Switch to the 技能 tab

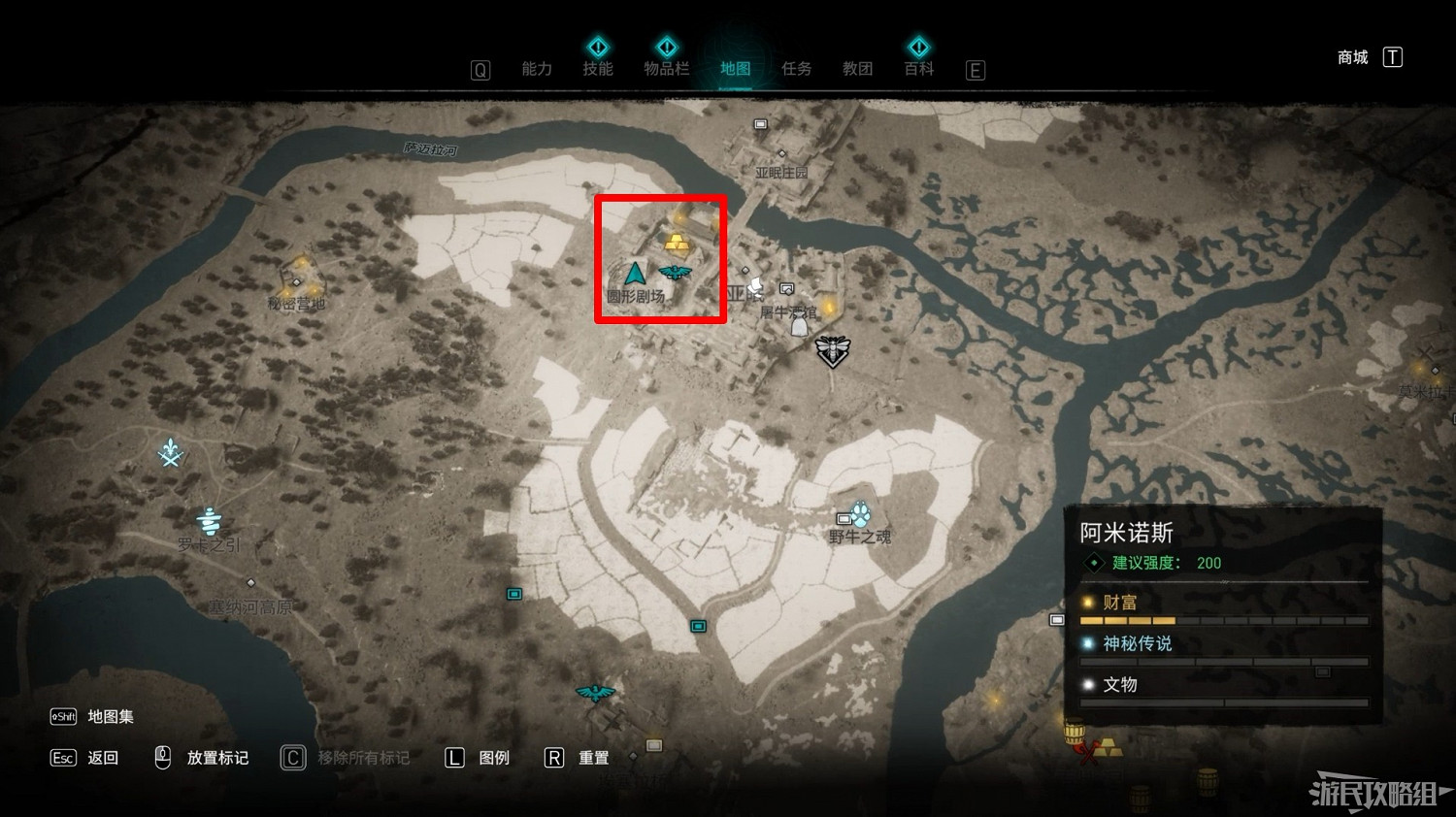[599, 69]
